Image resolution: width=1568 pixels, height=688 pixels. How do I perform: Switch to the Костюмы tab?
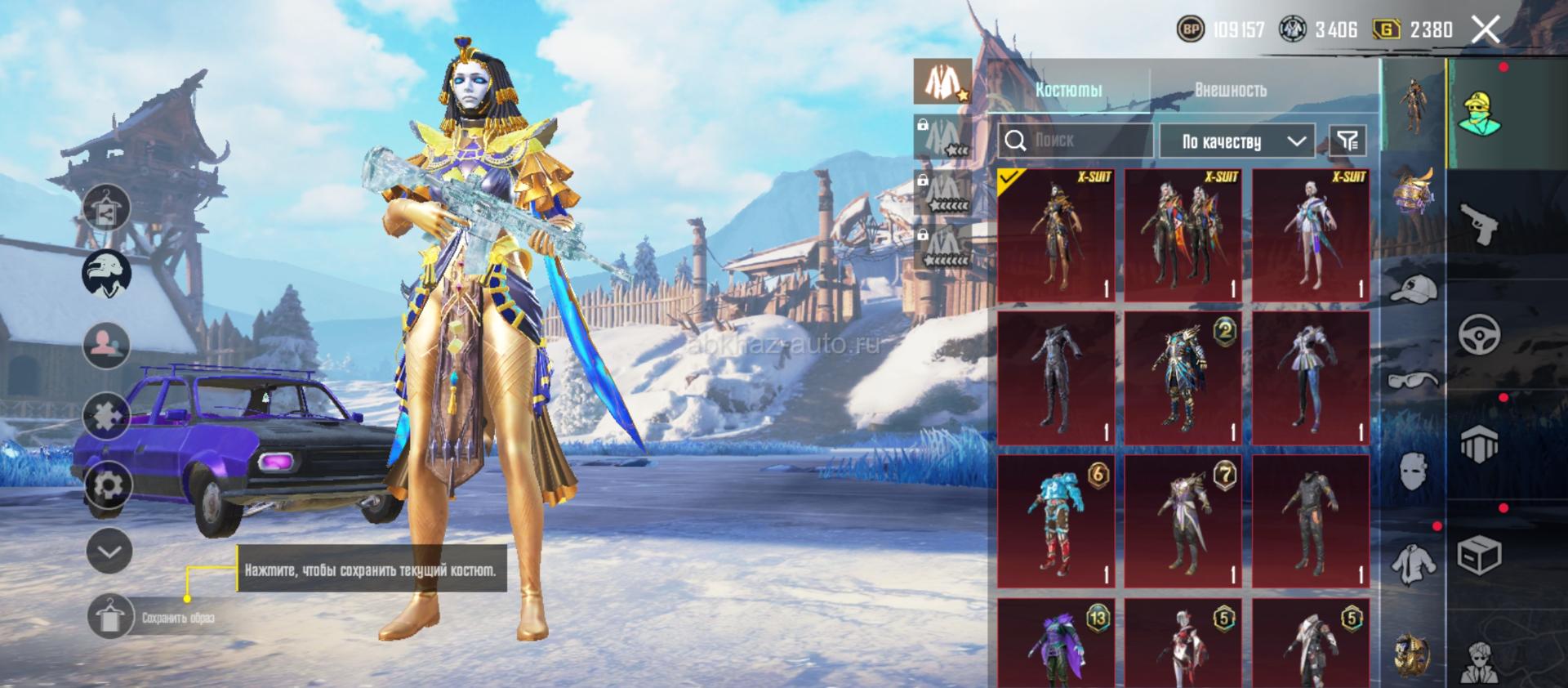(x=1068, y=89)
